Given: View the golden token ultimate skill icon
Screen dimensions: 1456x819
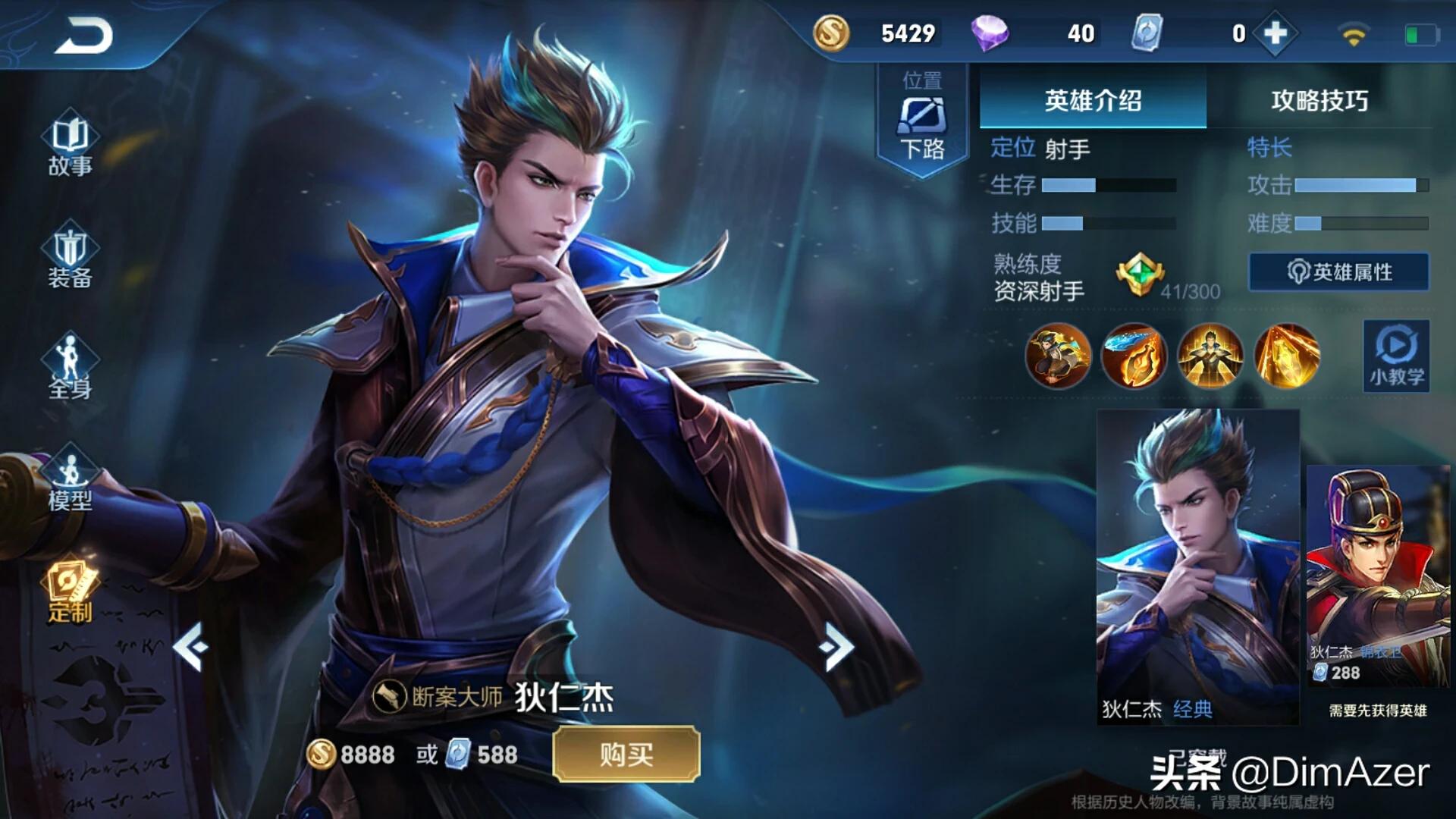Looking at the screenshot, I should click(x=1287, y=355).
